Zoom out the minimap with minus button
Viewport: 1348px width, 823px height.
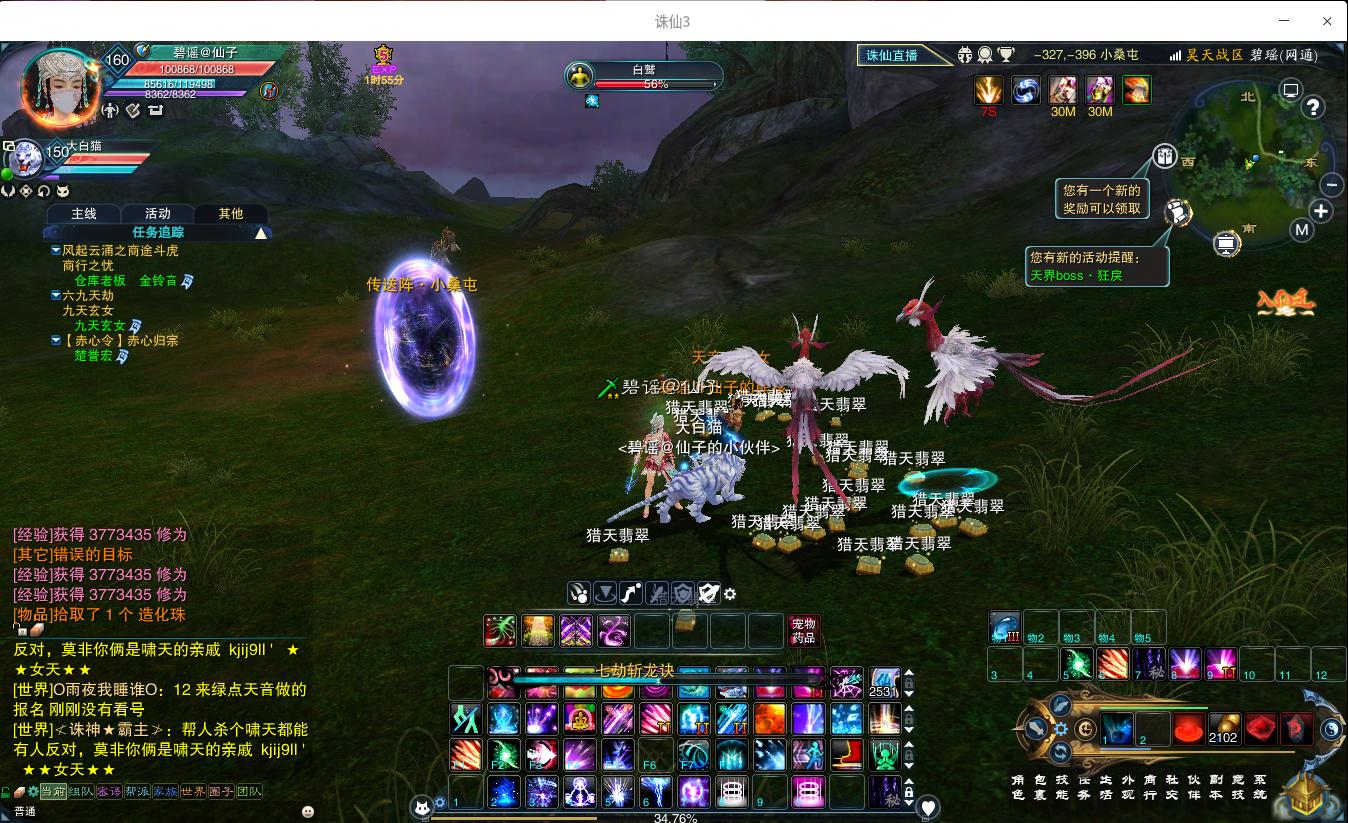(1331, 185)
